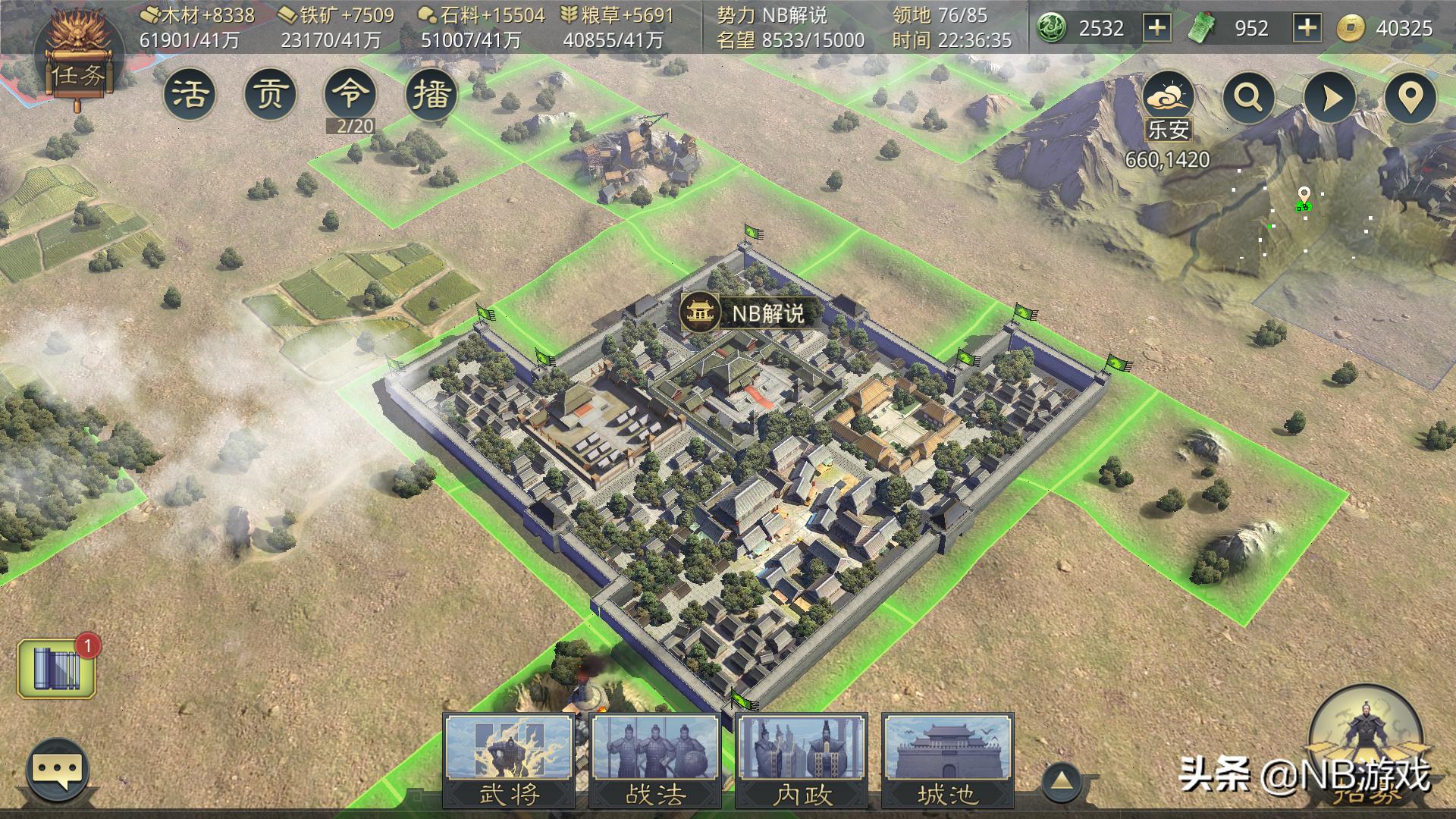Open the chat bubble button
Image resolution: width=1456 pixels, height=819 pixels.
(x=58, y=770)
